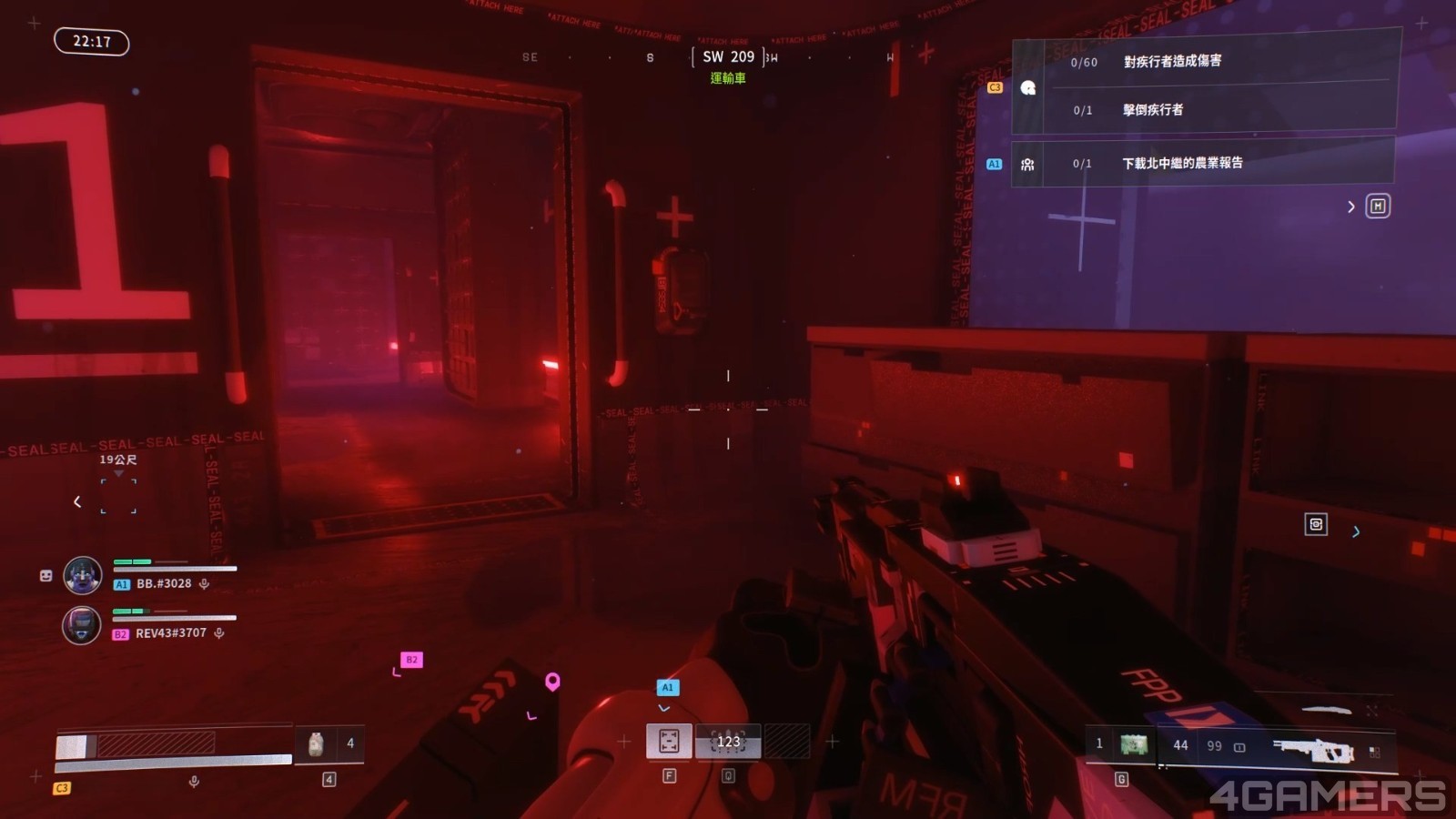Screen dimensions: 1456x819
Task: Activate the highlighted square ability icon
Action: [669, 742]
